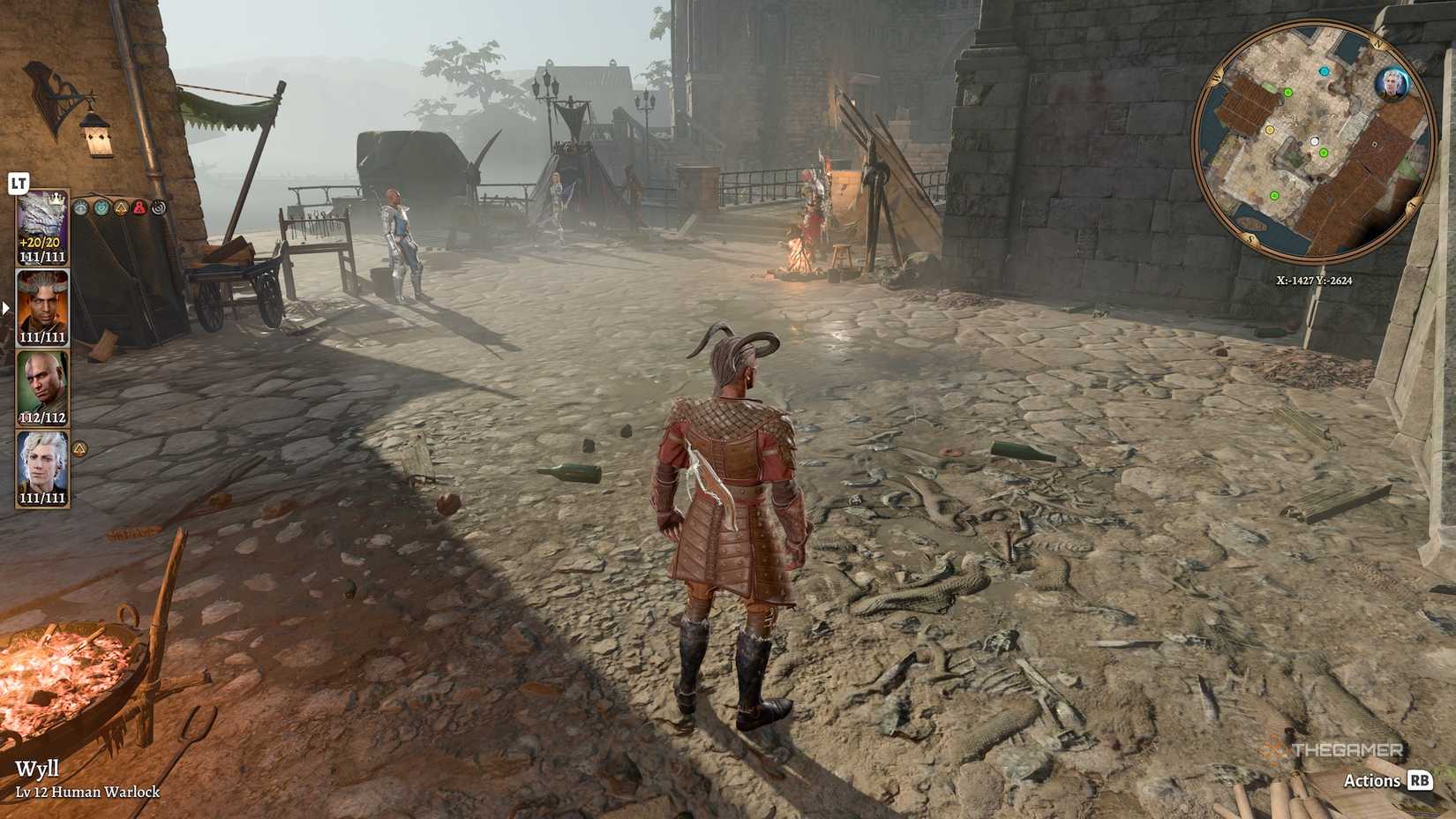Screen dimensions: 1456x819
Task: Click the cyan waypoint marker on the minimap
Action: (x=1324, y=71)
